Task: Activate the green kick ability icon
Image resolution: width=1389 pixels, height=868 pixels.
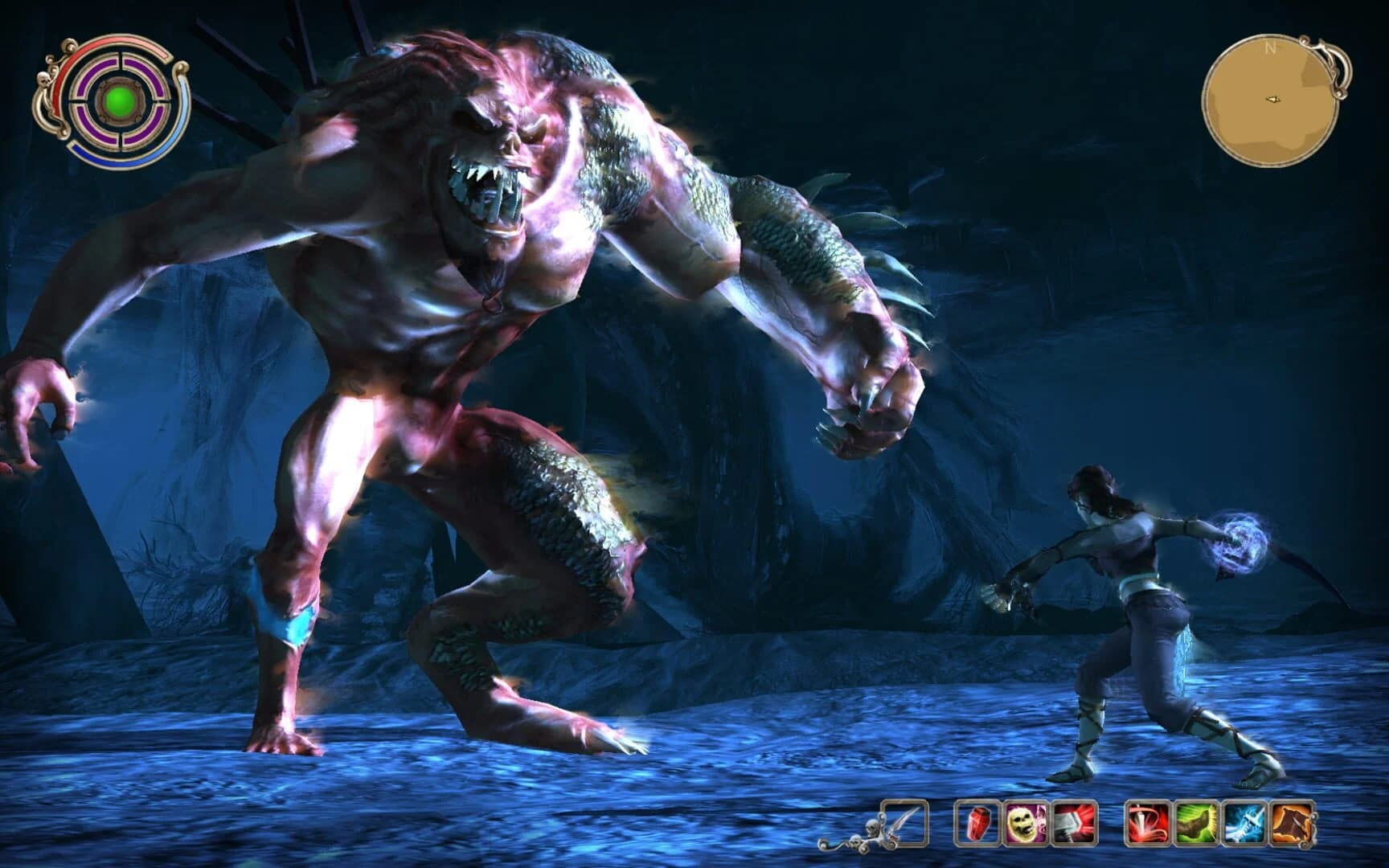Action: point(1195,822)
